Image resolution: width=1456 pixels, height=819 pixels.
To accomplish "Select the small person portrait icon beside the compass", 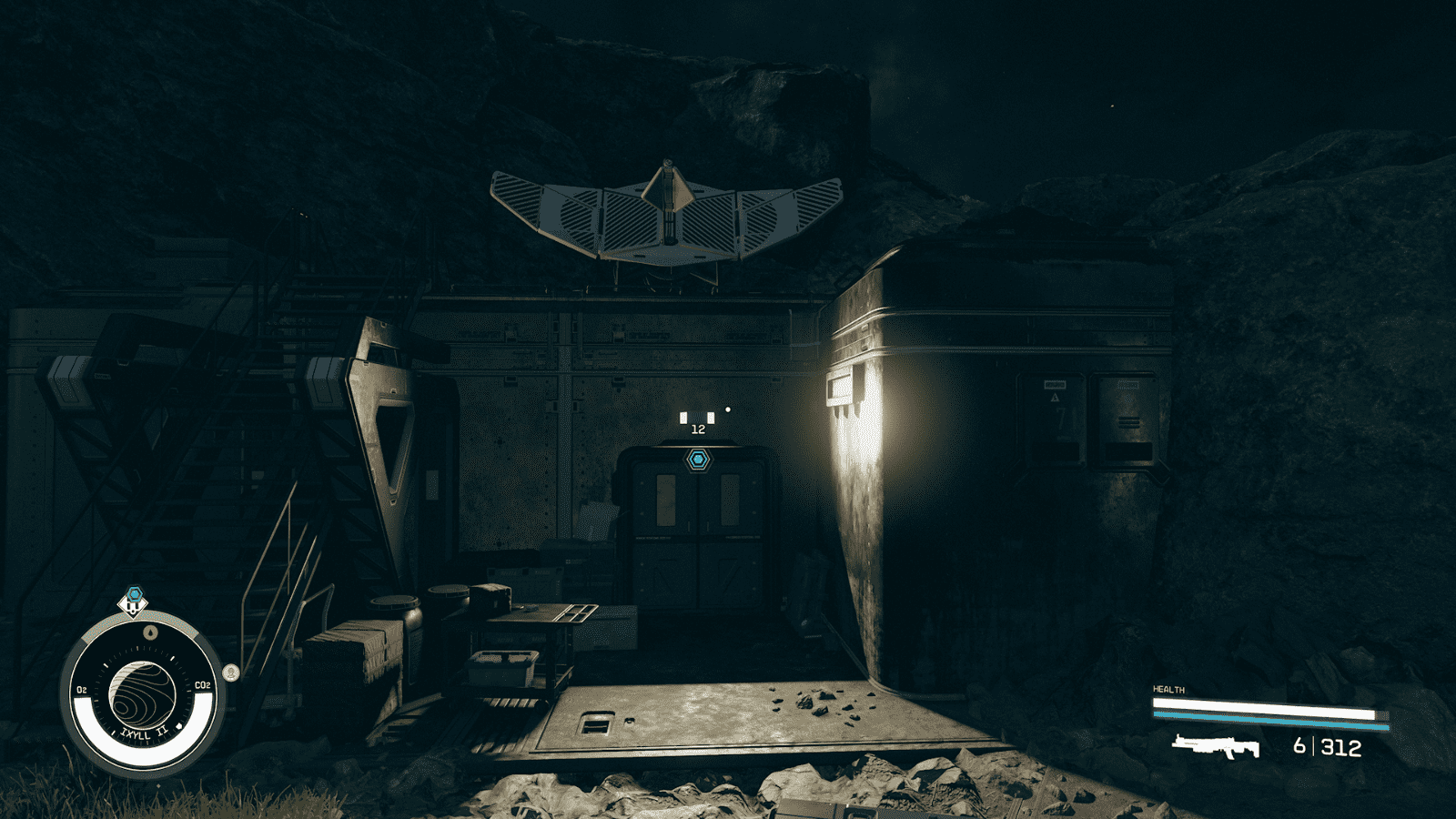I will click(x=230, y=672).
